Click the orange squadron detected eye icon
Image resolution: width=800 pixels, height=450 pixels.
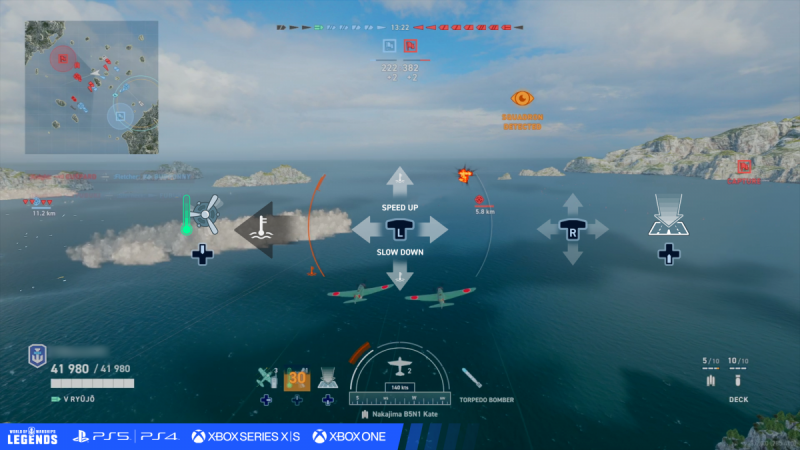click(x=522, y=98)
